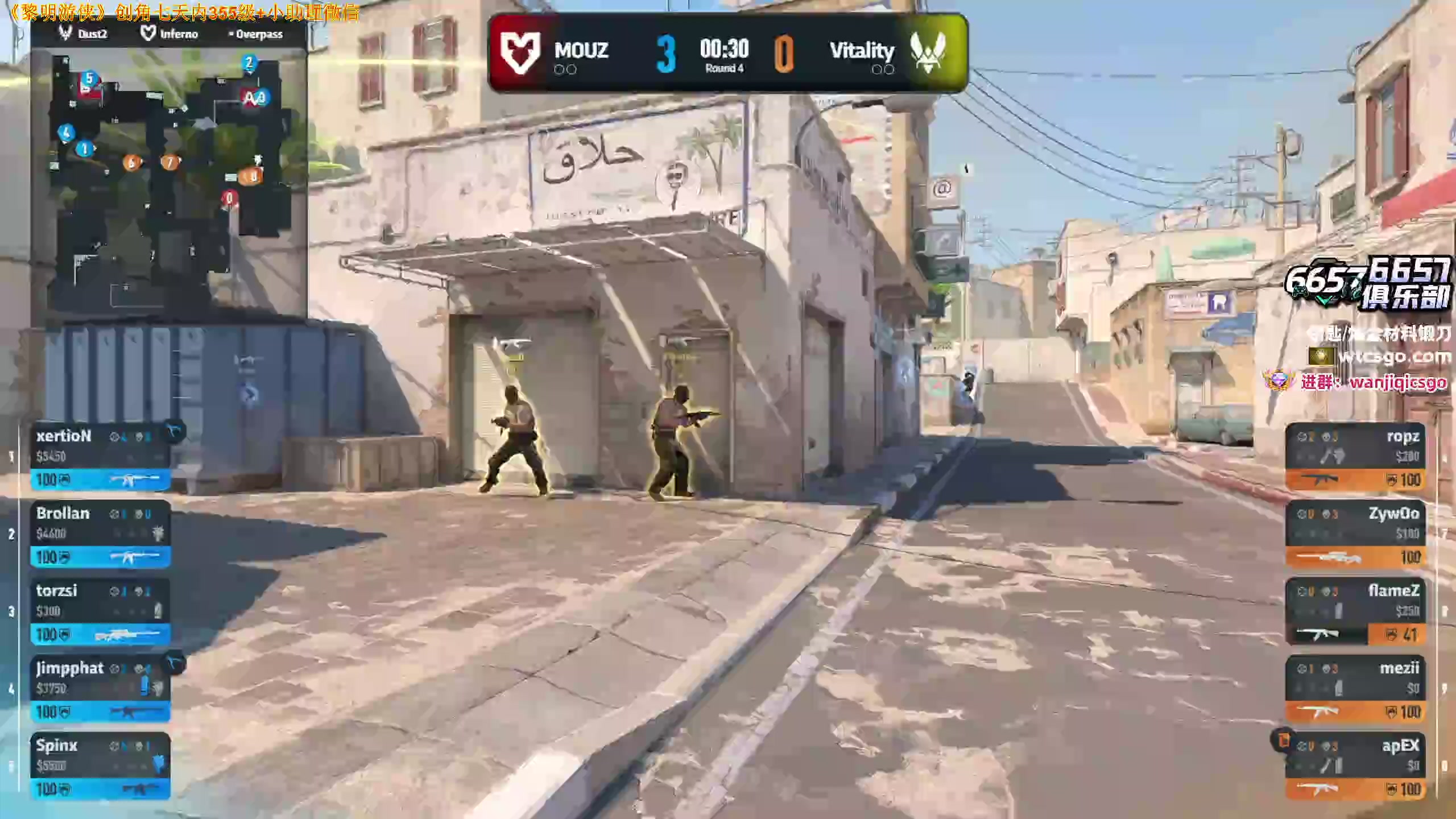Pick Jimpphat's player card
Screen dimensions: 1456x819
pos(100,689)
